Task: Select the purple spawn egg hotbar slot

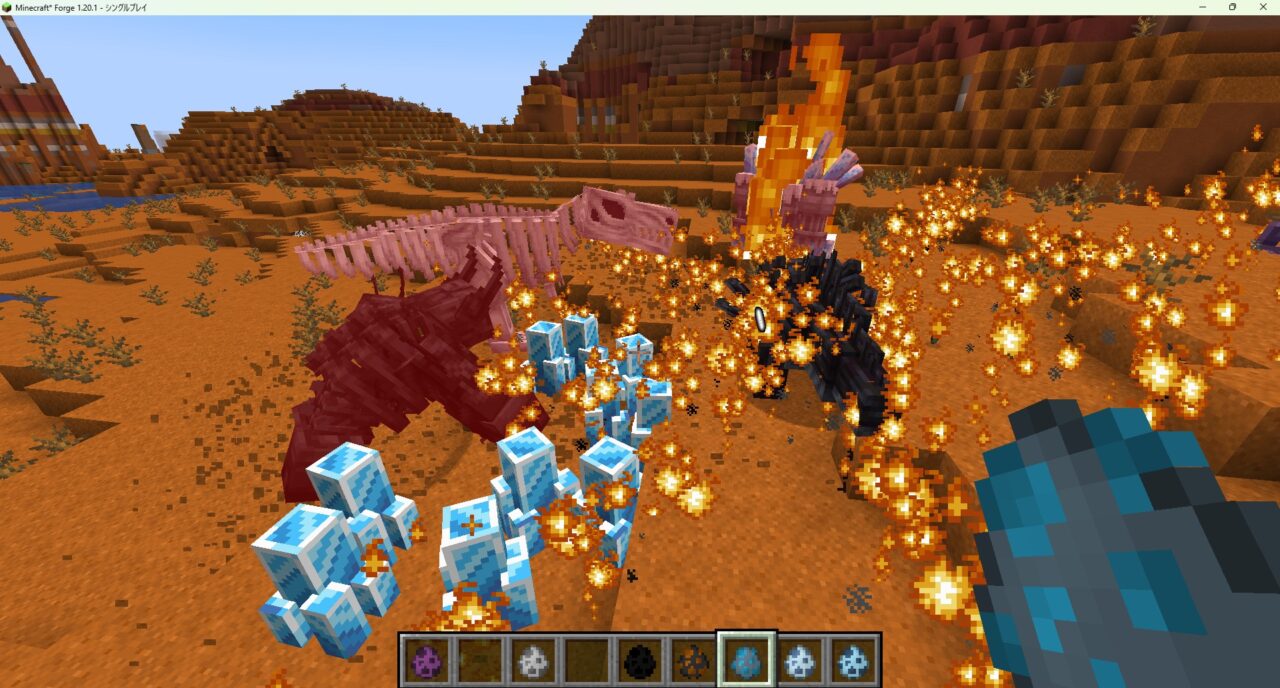Action: pyautogui.click(x=425, y=660)
